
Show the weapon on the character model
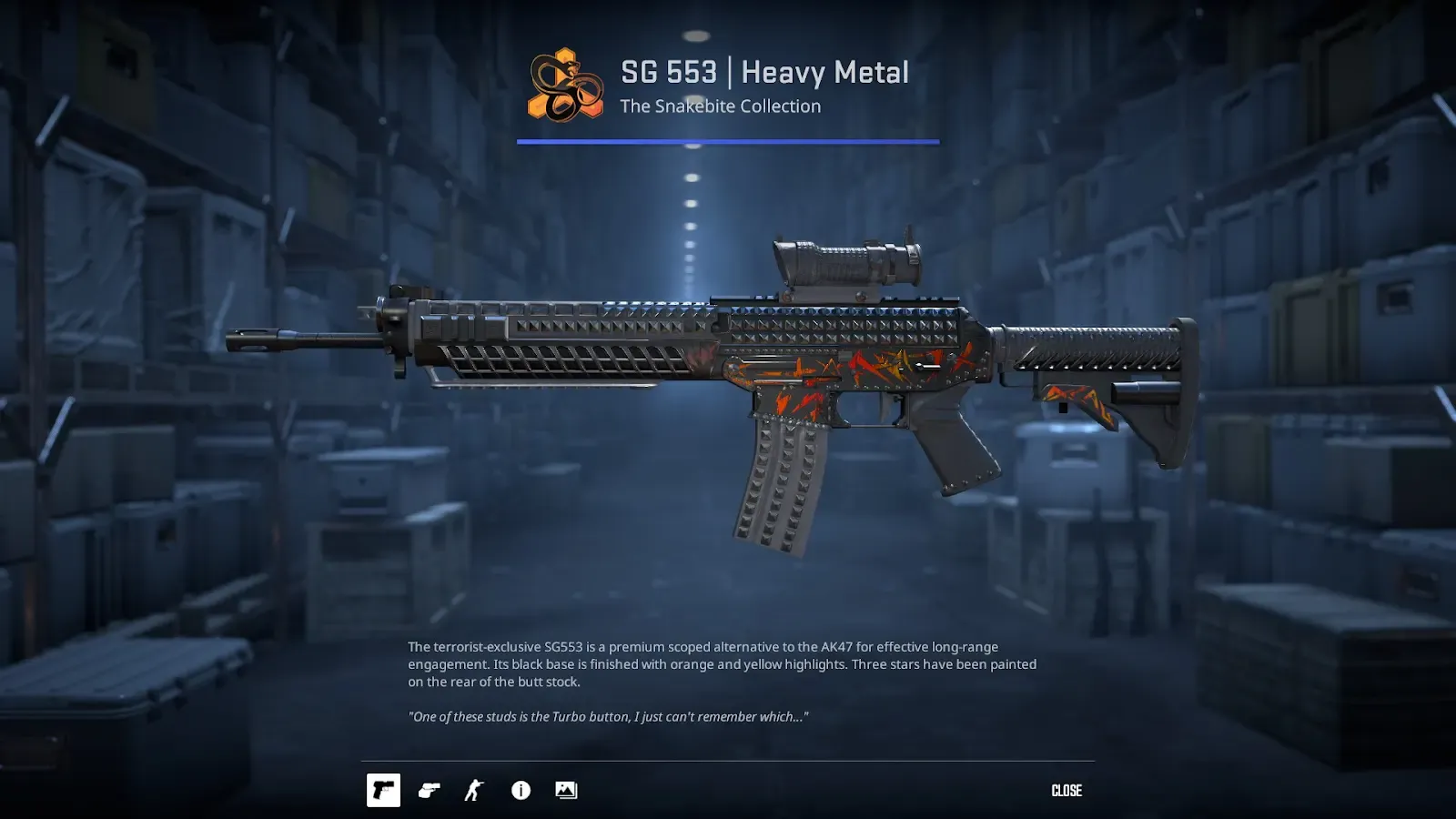coord(474,790)
